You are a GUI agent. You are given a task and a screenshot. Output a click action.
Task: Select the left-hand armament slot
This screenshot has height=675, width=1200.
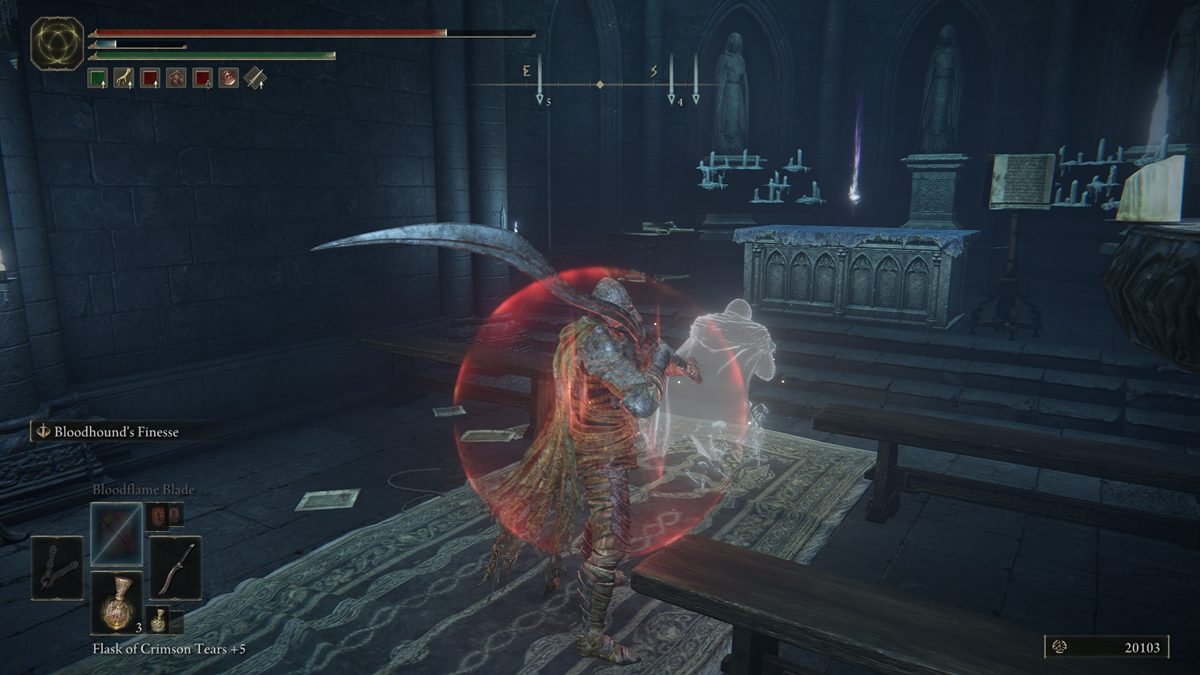pyautogui.click(x=57, y=568)
